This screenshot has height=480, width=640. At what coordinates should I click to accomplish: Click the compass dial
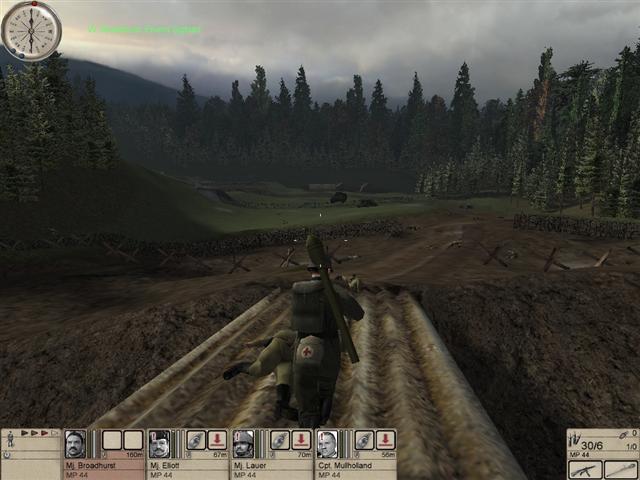(x=31, y=30)
